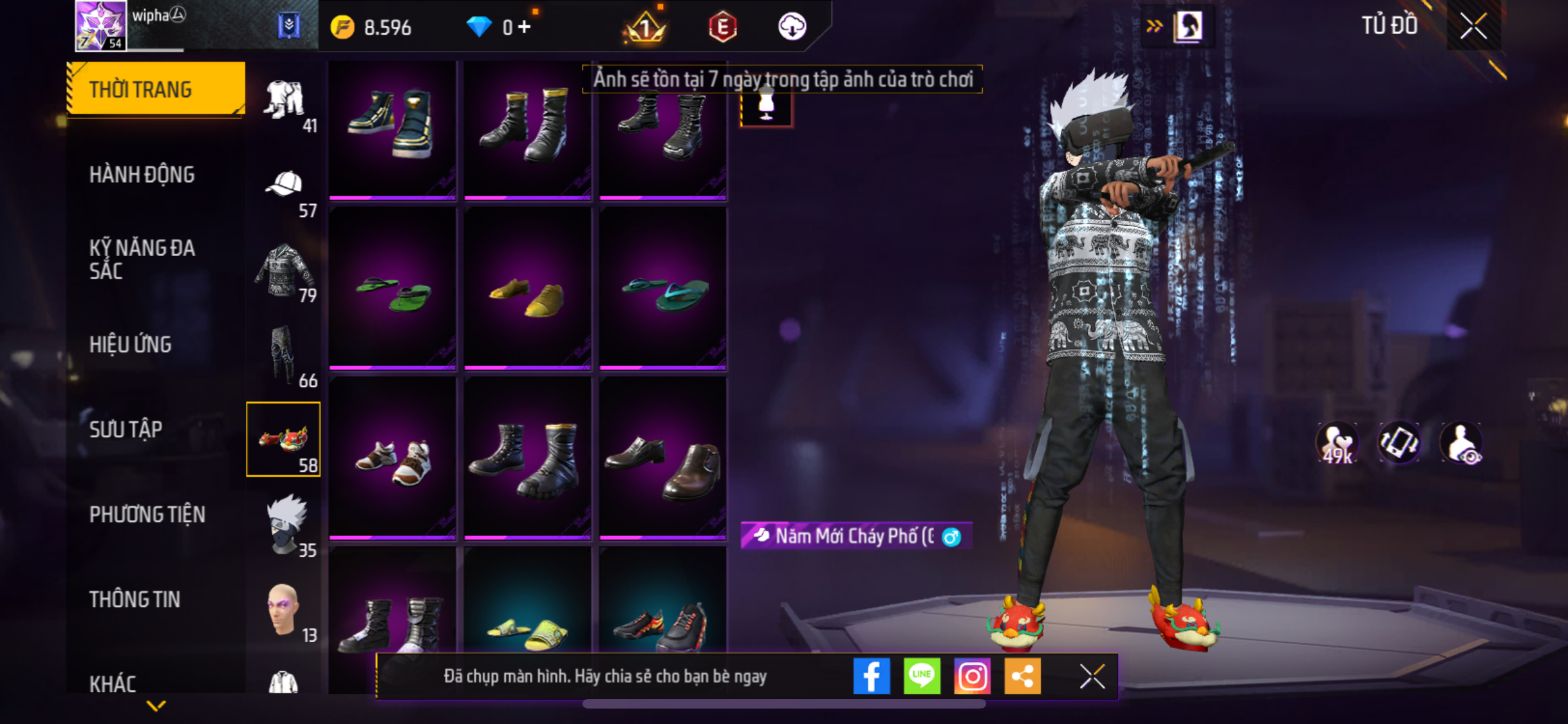The image size is (1568, 724).
Task: Dismiss the screenshot share banner
Action: (1092, 676)
